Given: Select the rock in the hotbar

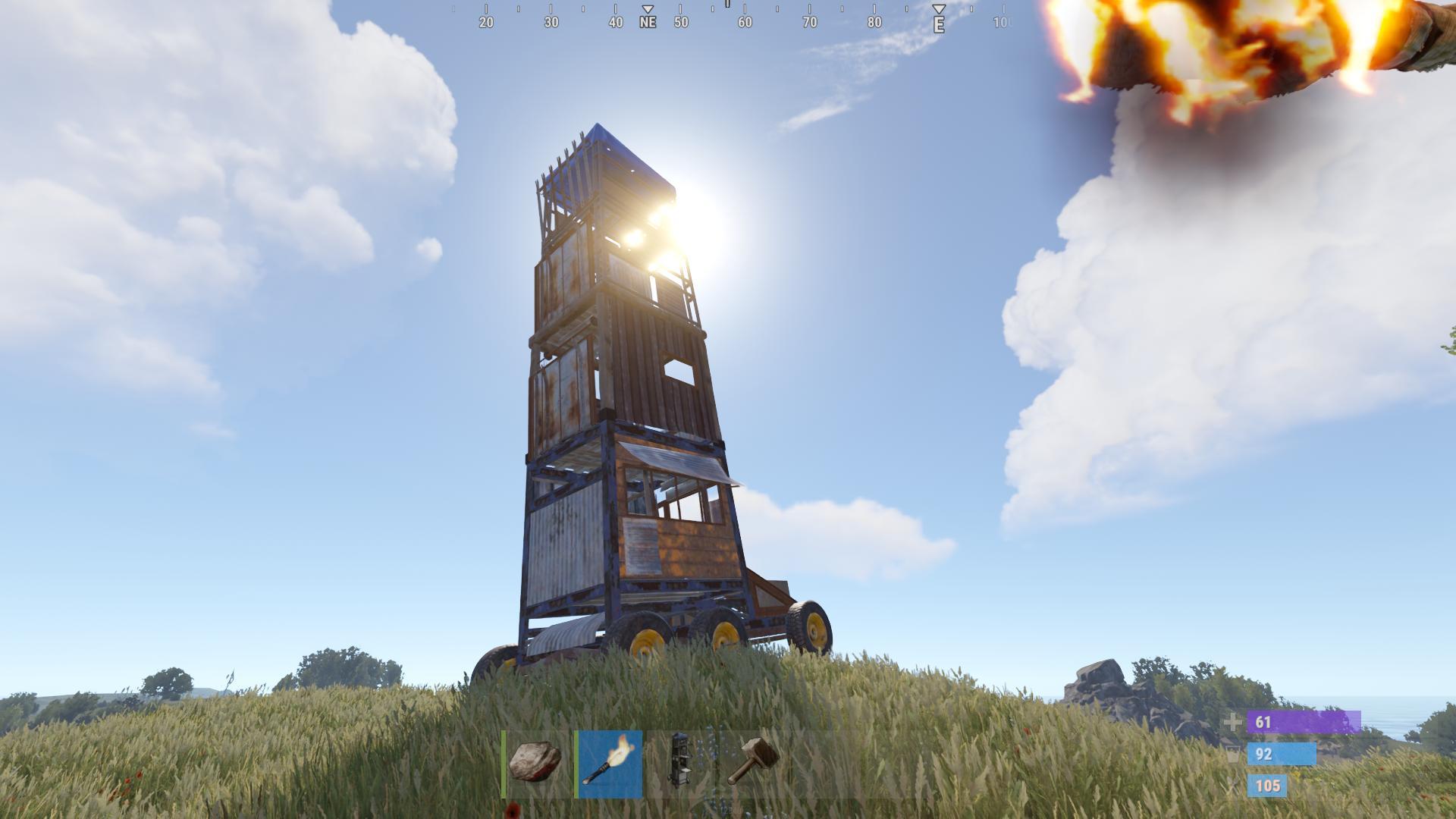Looking at the screenshot, I should [x=535, y=763].
